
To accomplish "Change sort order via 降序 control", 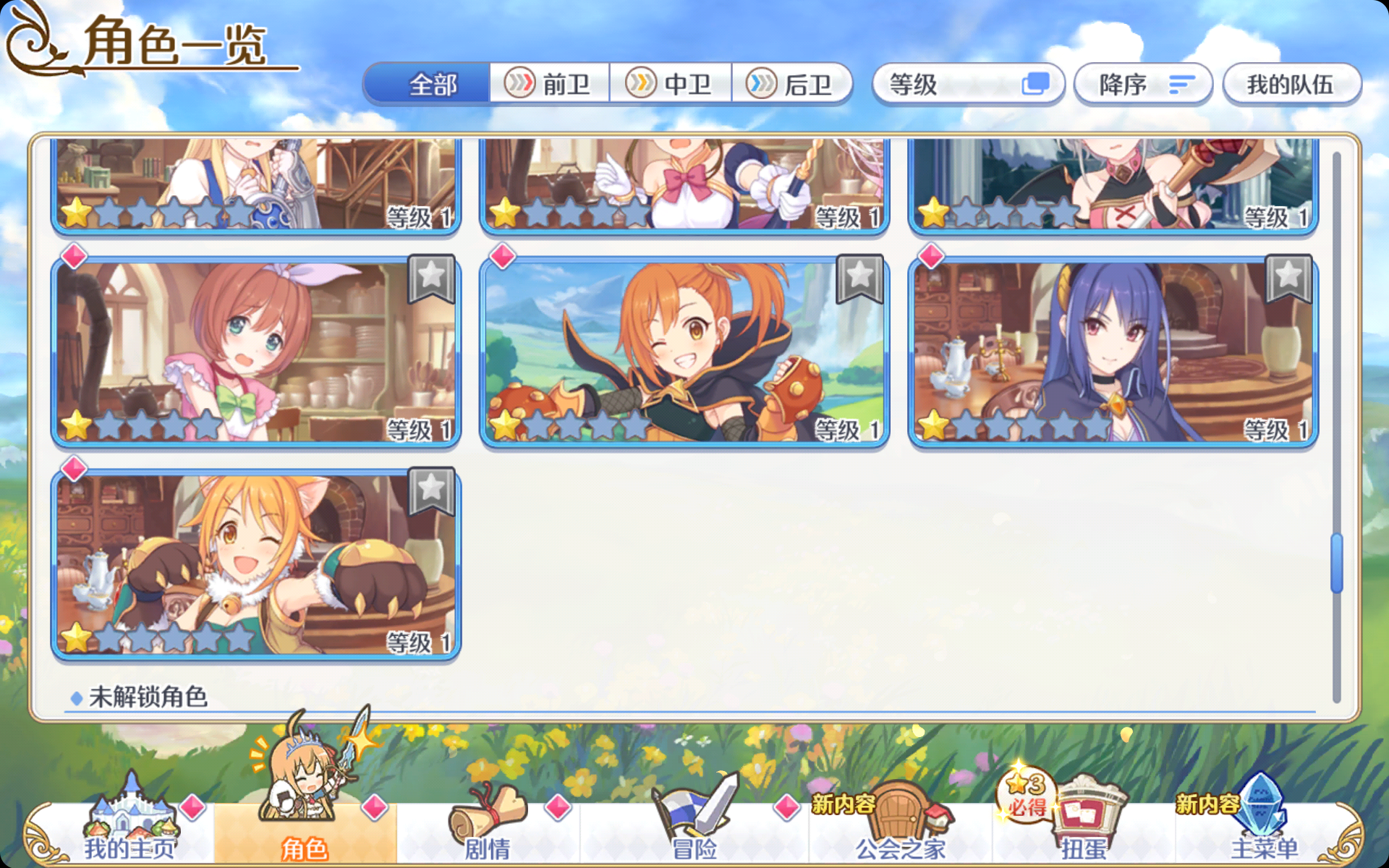I will pos(1143,84).
